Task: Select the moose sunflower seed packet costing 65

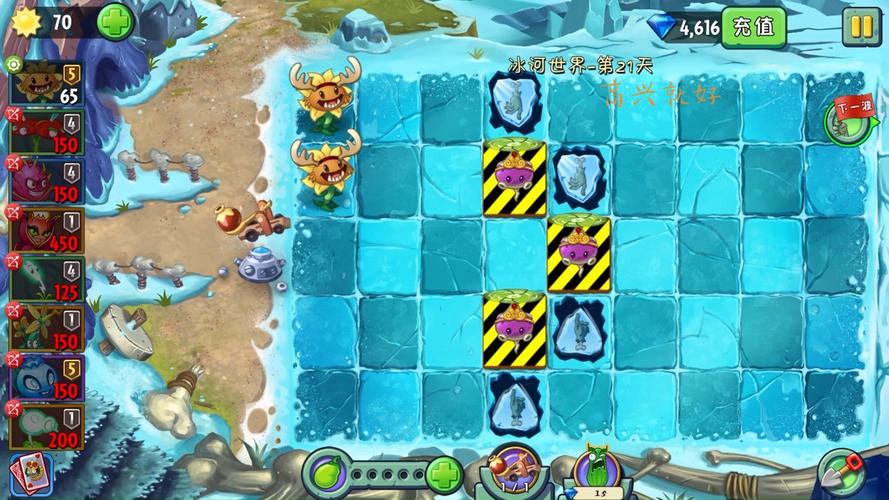Action: click(x=47, y=83)
